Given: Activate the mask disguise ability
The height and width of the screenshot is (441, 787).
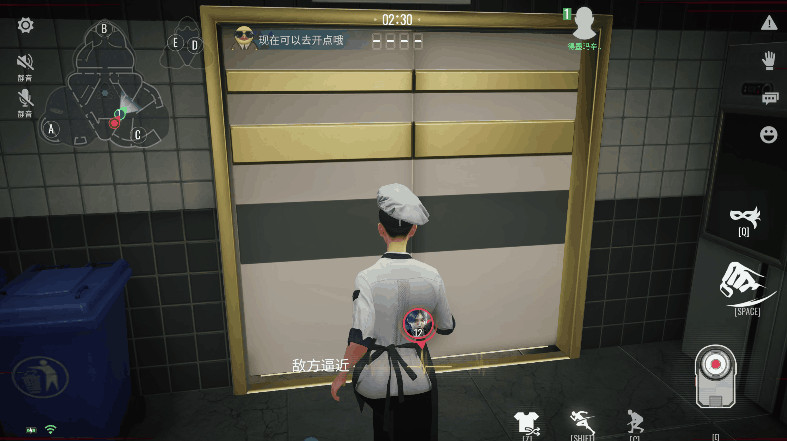Looking at the screenshot, I should 743,215.
